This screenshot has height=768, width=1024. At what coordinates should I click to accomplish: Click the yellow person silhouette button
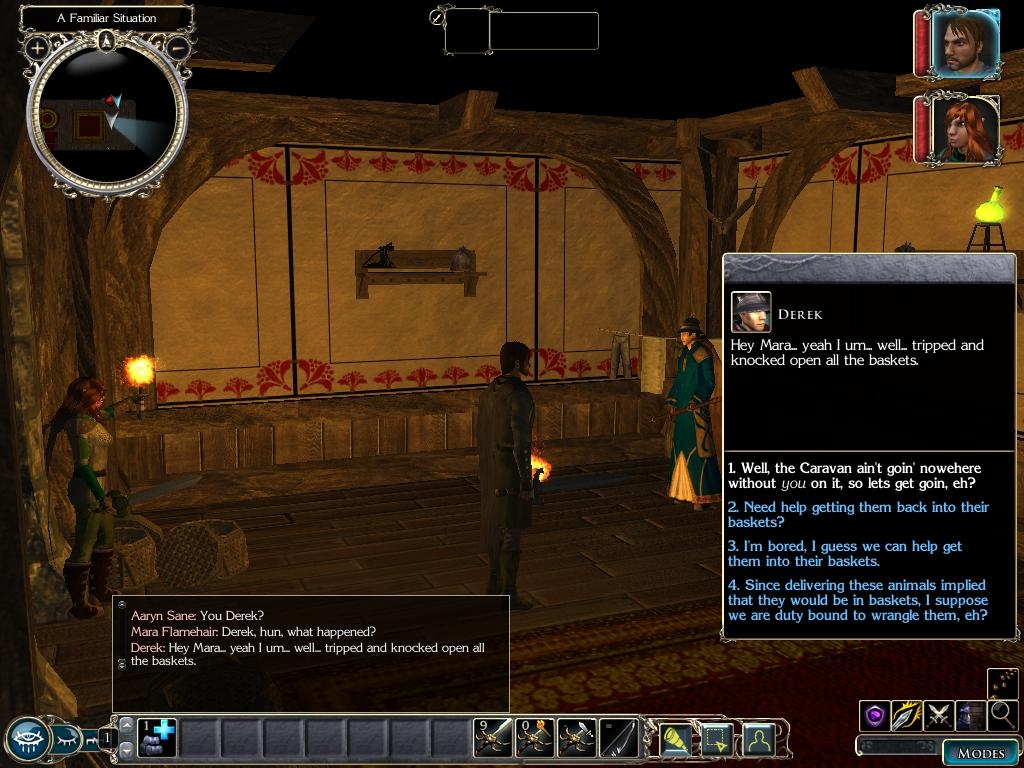tap(760, 739)
